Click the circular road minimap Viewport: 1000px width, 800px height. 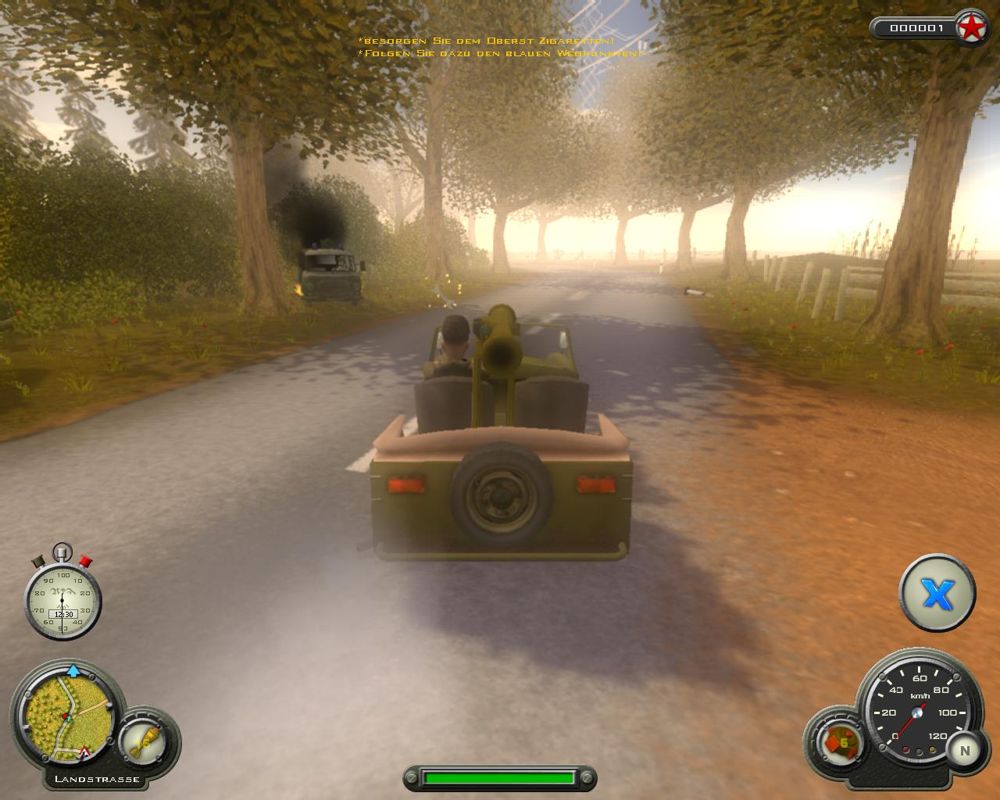pyautogui.click(x=67, y=714)
